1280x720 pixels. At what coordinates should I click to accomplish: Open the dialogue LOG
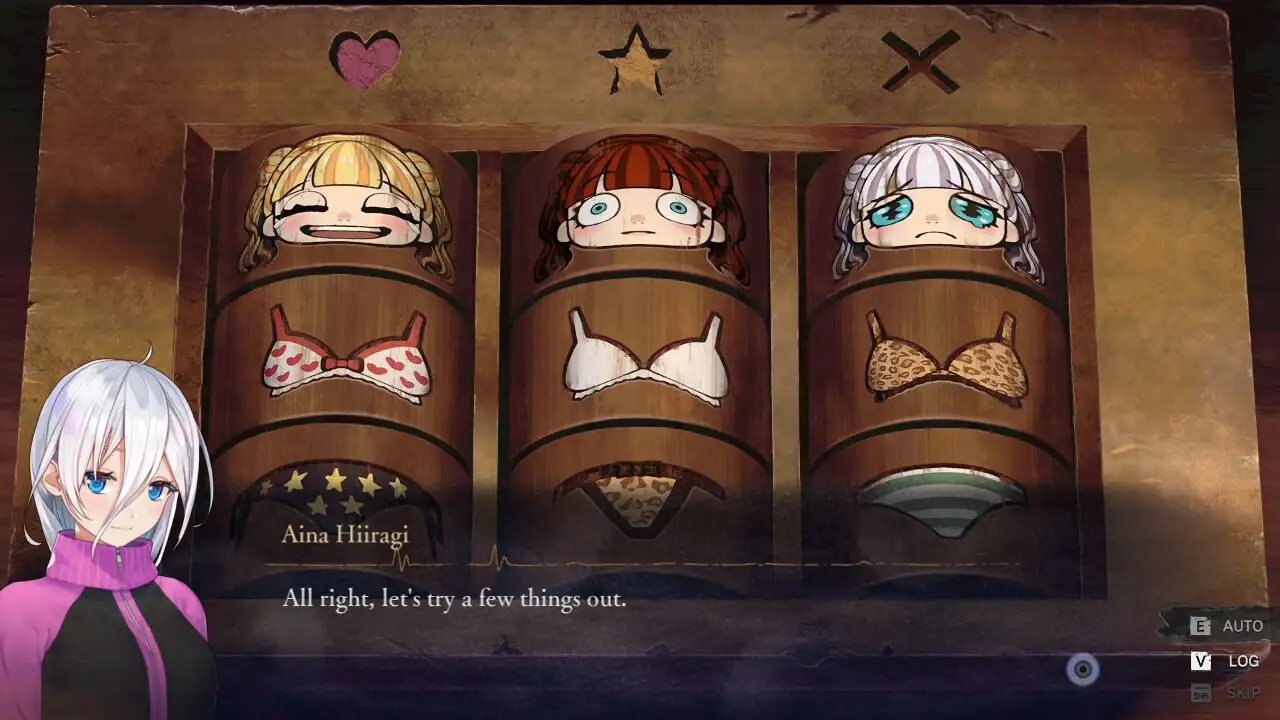(x=1228, y=661)
